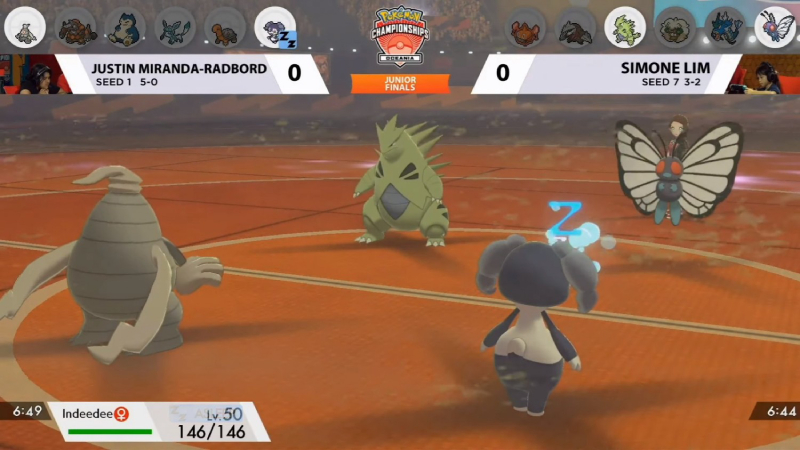The height and width of the screenshot is (450, 800).
Task: Click the Excadrill team icon
Action: coord(576,27)
